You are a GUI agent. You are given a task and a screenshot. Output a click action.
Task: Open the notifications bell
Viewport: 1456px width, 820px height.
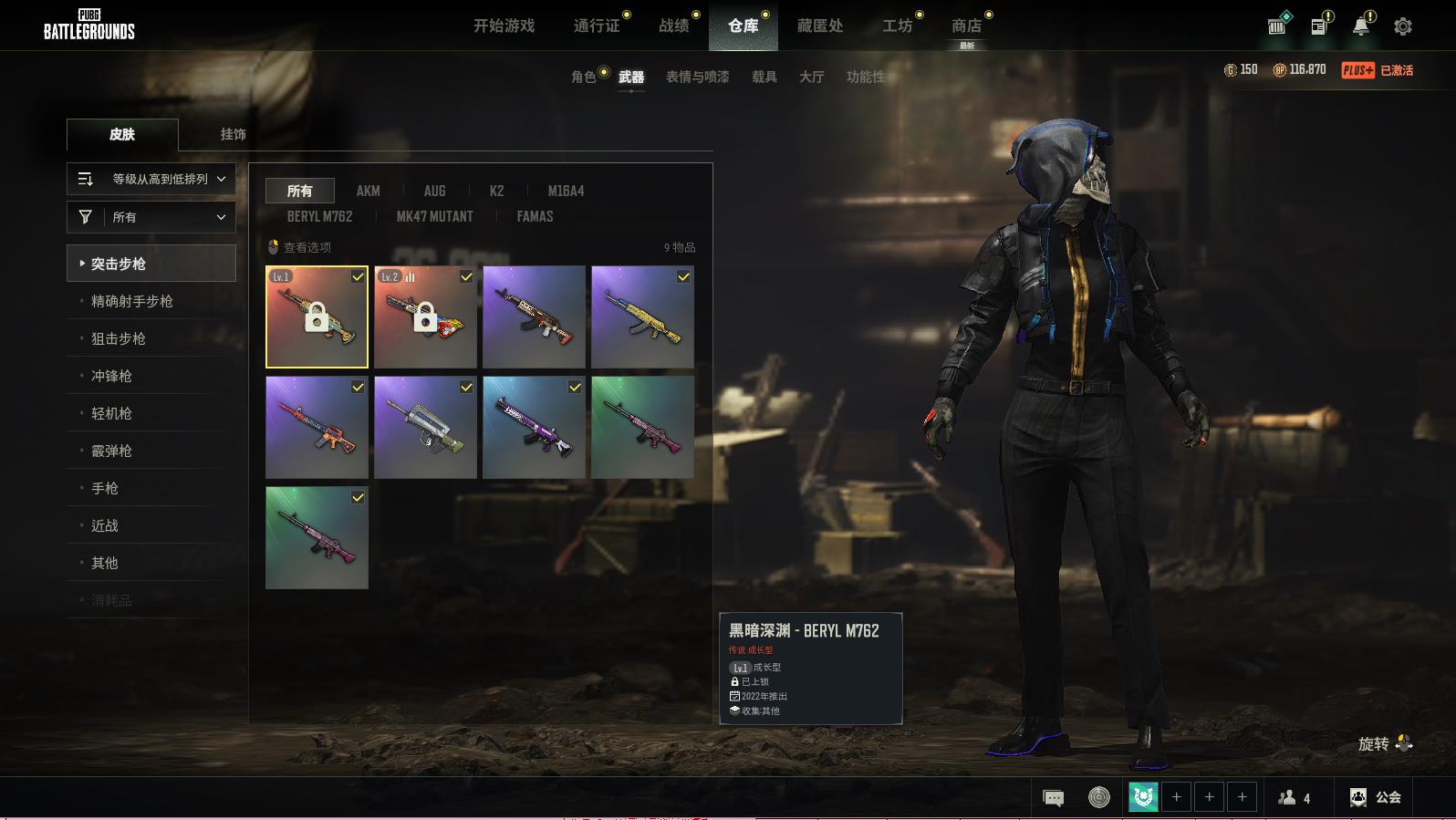pos(1360,26)
